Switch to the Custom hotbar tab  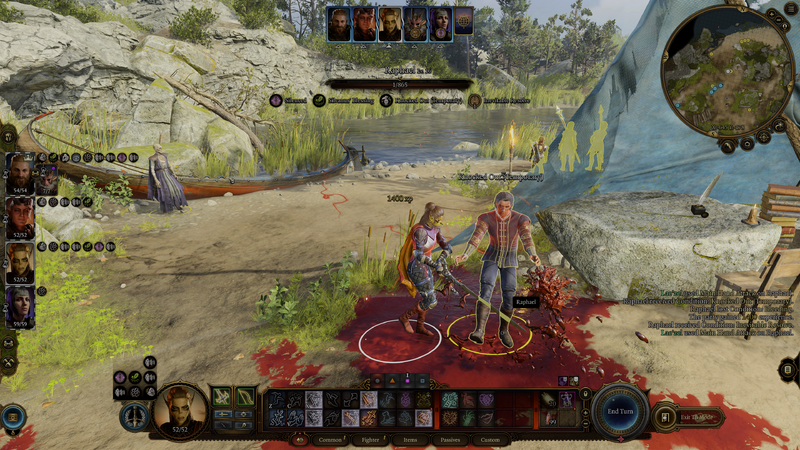click(x=490, y=439)
